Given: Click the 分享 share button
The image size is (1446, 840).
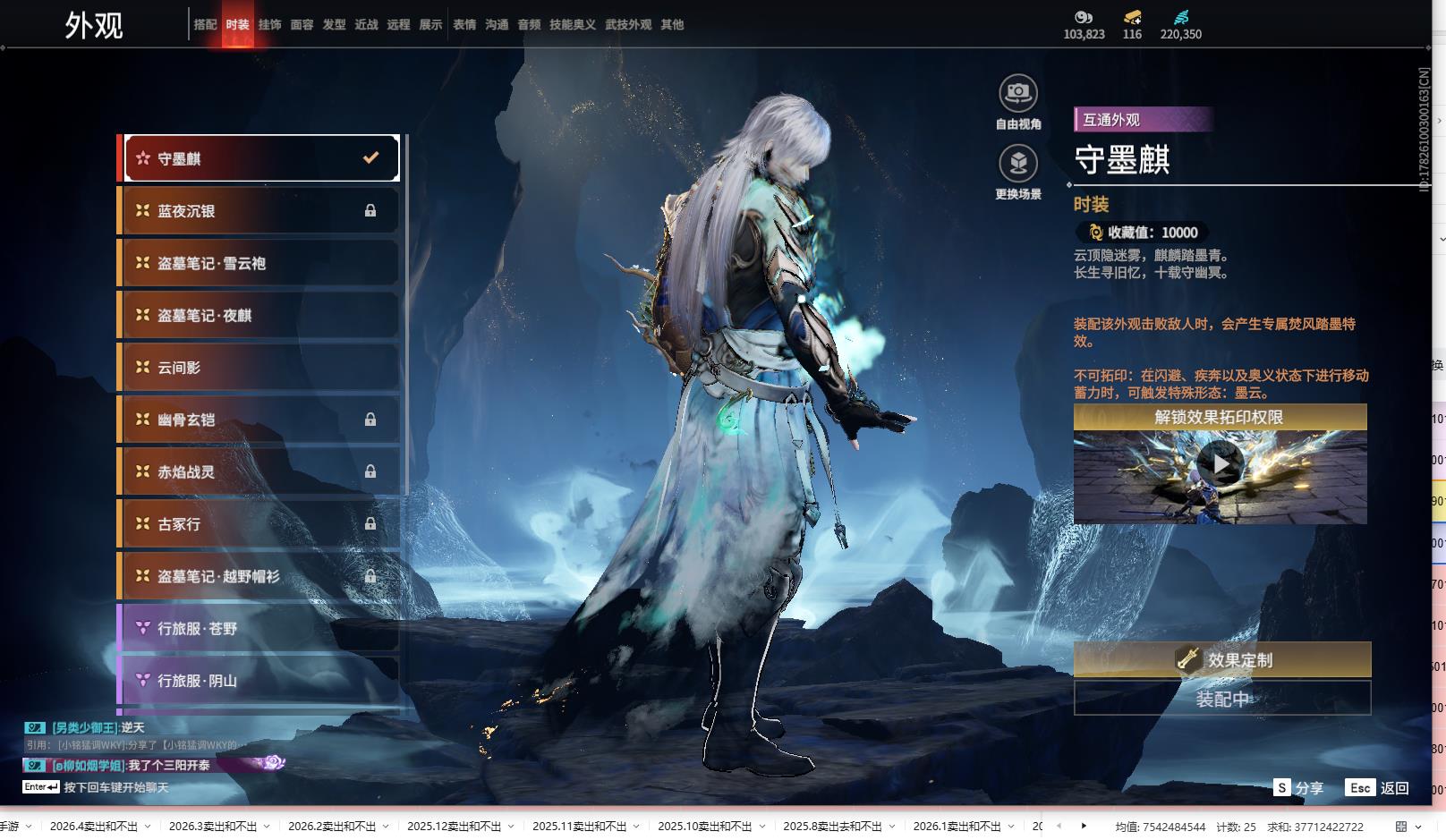Looking at the screenshot, I should [x=1298, y=788].
